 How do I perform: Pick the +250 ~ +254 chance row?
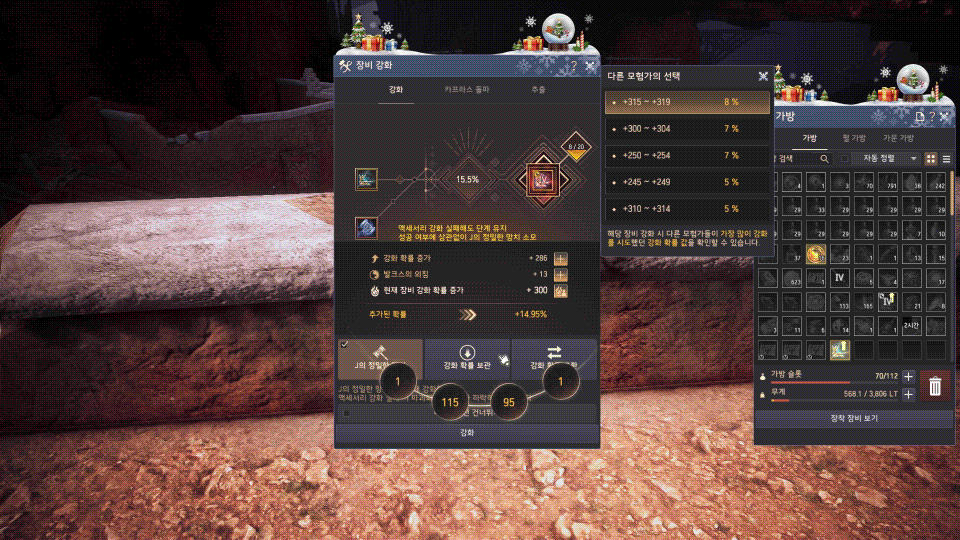687,156
